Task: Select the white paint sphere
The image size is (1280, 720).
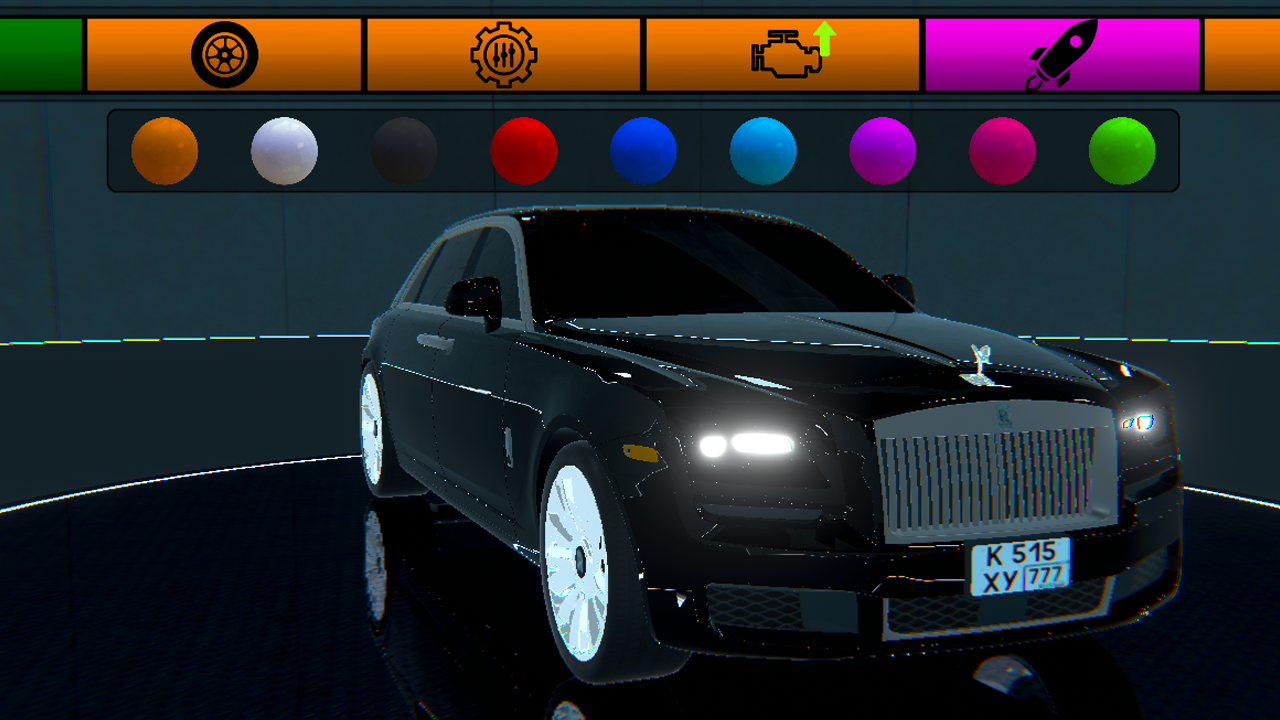Action: point(285,152)
